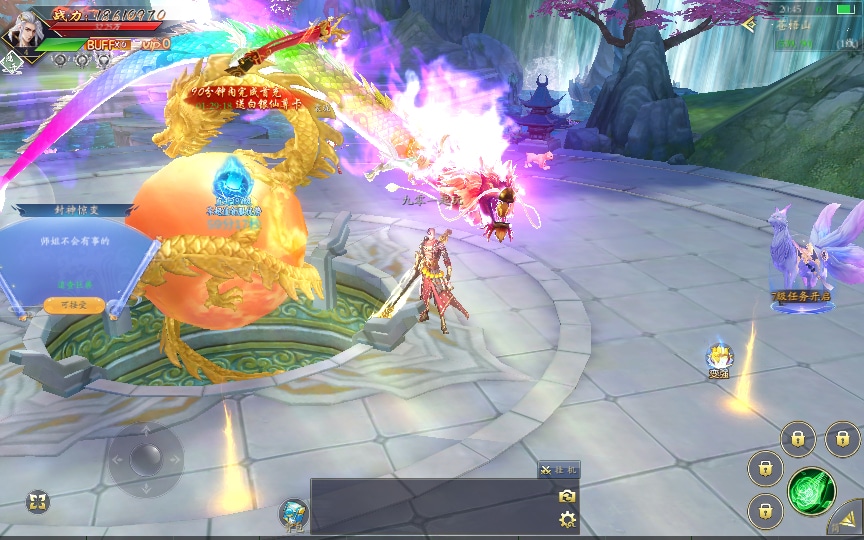
Task: Toggle the fullscreen expand icon
Action: point(37,501)
